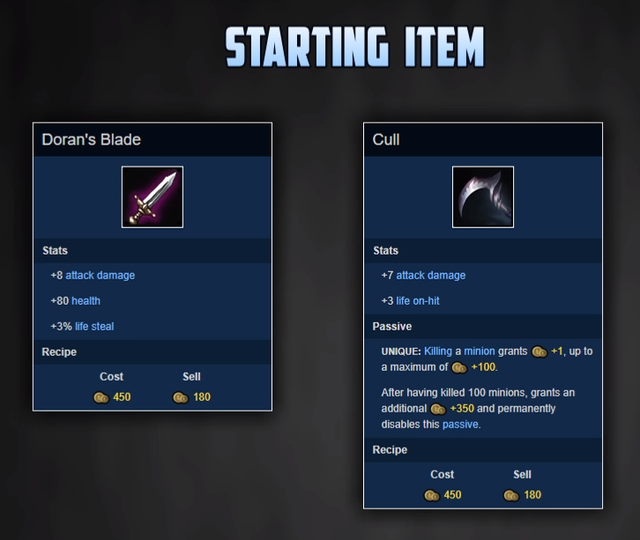Open the health stat link
This screenshot has width=640, height=540.
[x=86, y=300]
